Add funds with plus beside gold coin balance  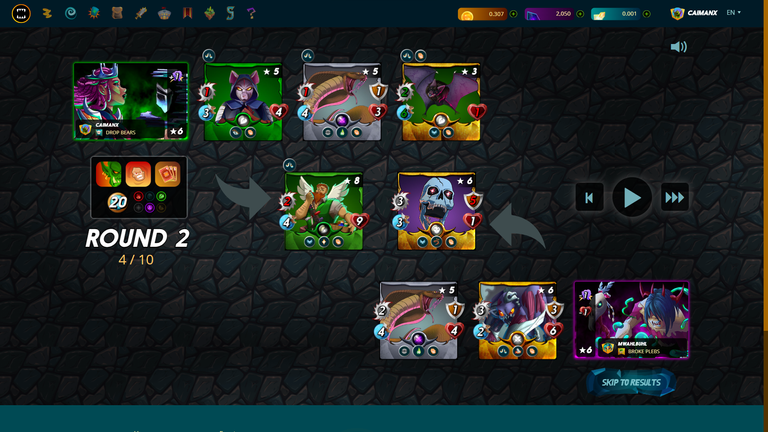[x=513, y=14]
